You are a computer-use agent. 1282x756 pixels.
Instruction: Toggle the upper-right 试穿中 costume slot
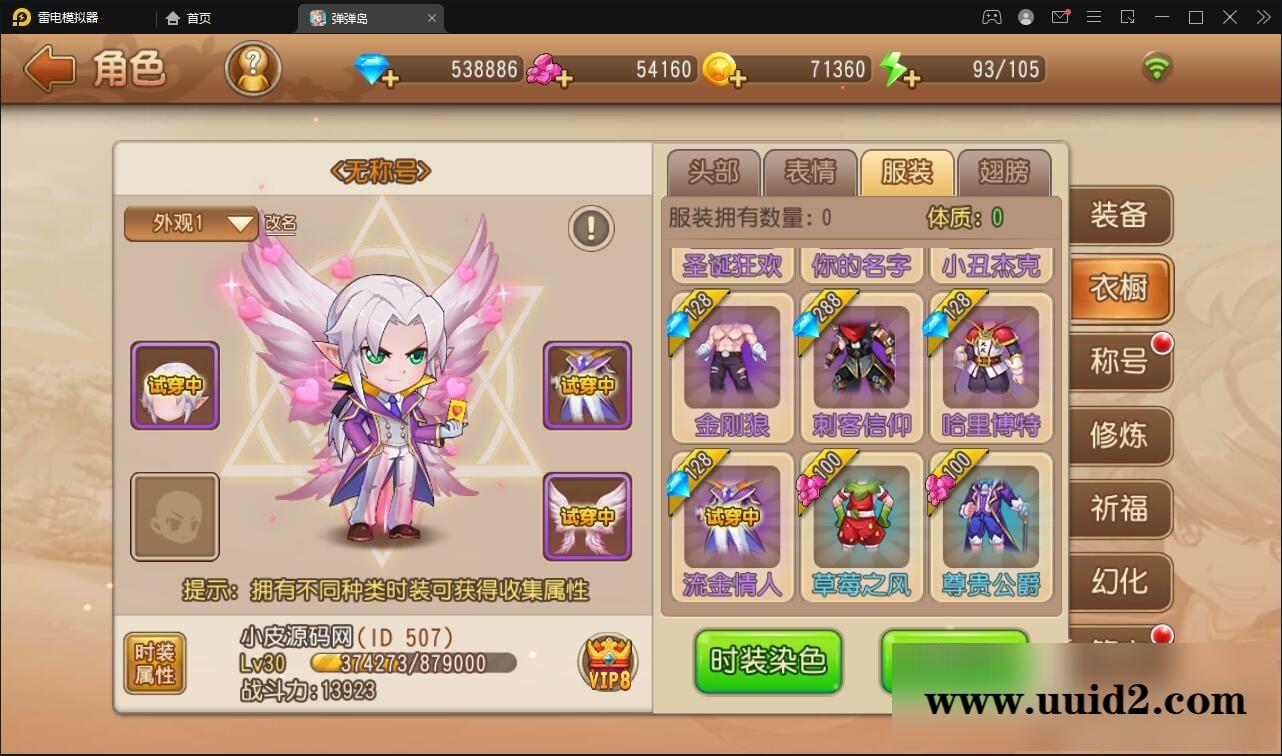pyautogui.click(x=587, y=385)
